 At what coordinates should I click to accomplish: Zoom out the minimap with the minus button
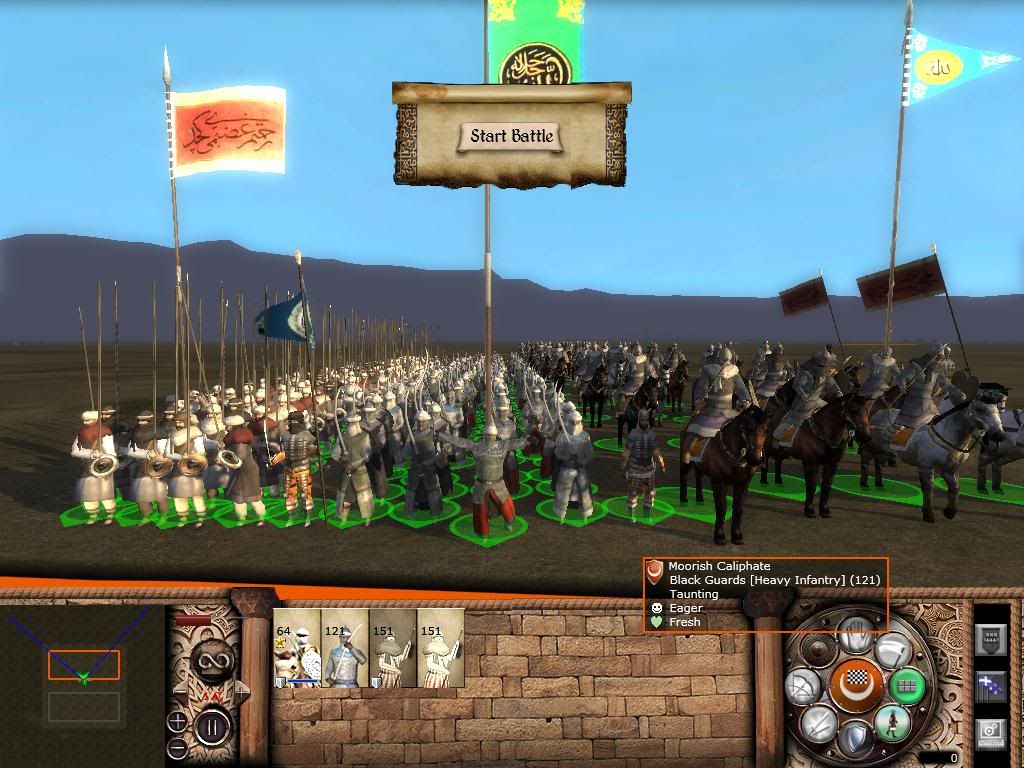pos(177,748)
